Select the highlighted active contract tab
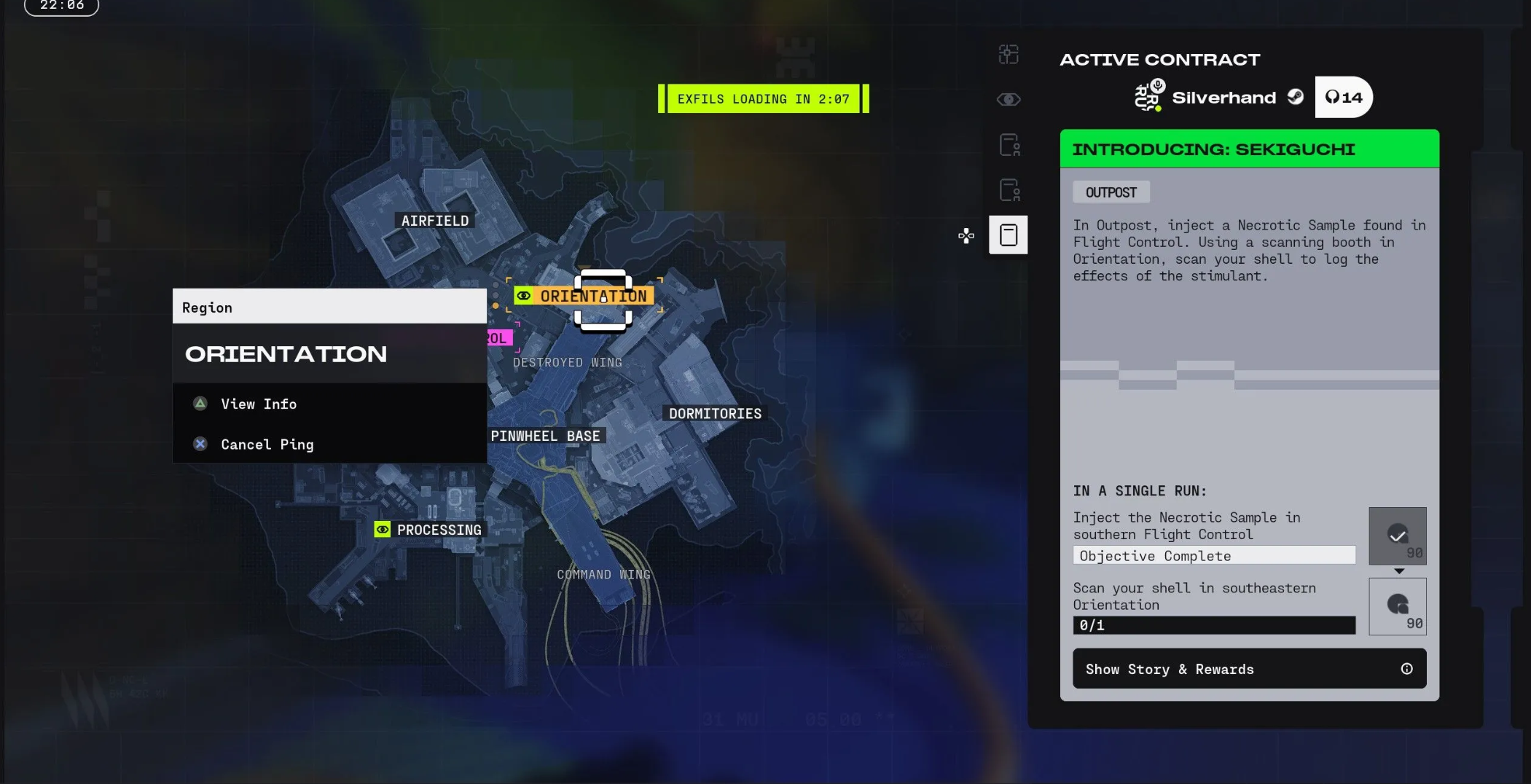The image size is (1531, 784). (x=1009, y=235)
